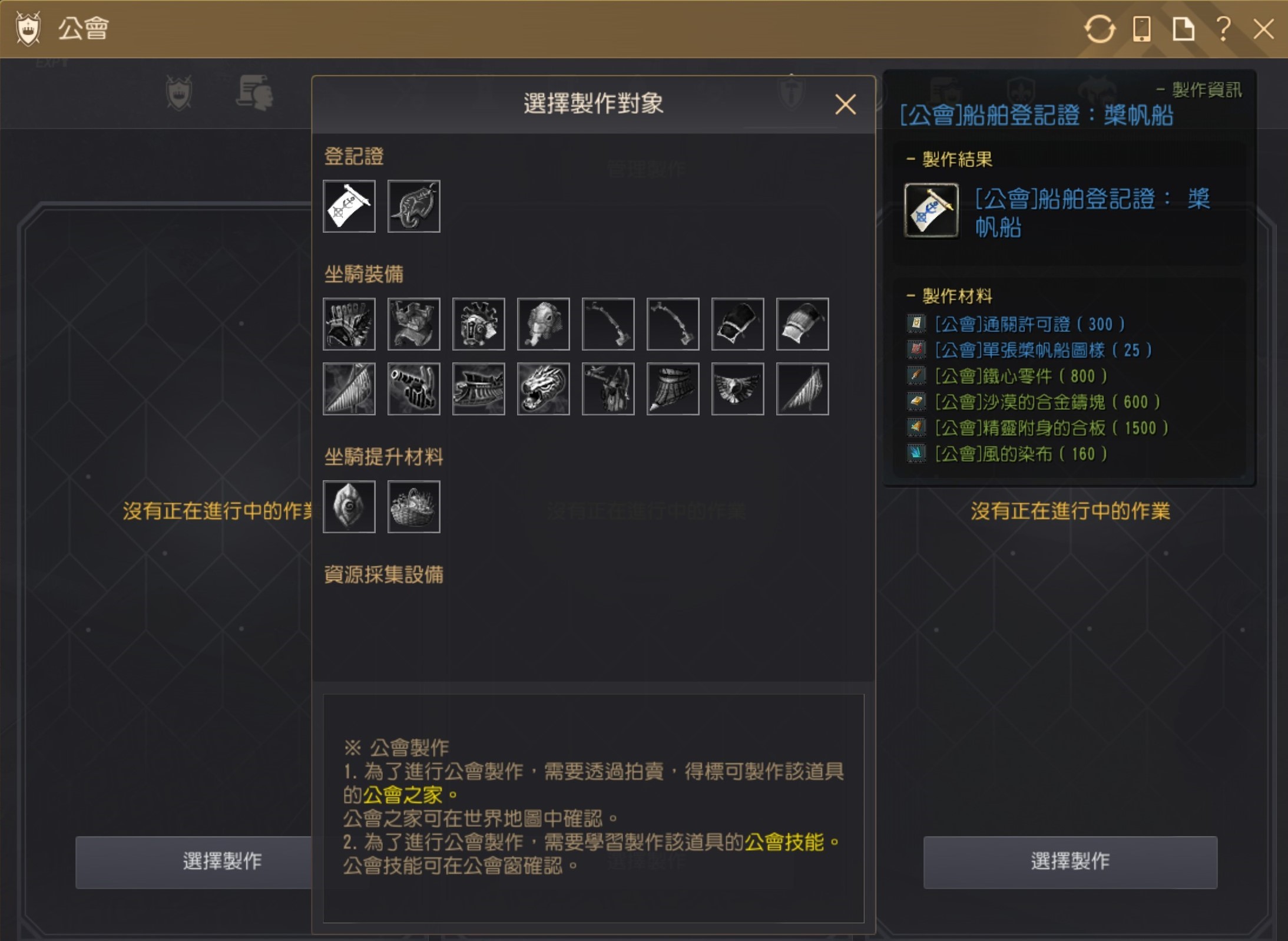Select the dragon head figurehead icon
Viewport: 1288px width, 941px height.
543,388
